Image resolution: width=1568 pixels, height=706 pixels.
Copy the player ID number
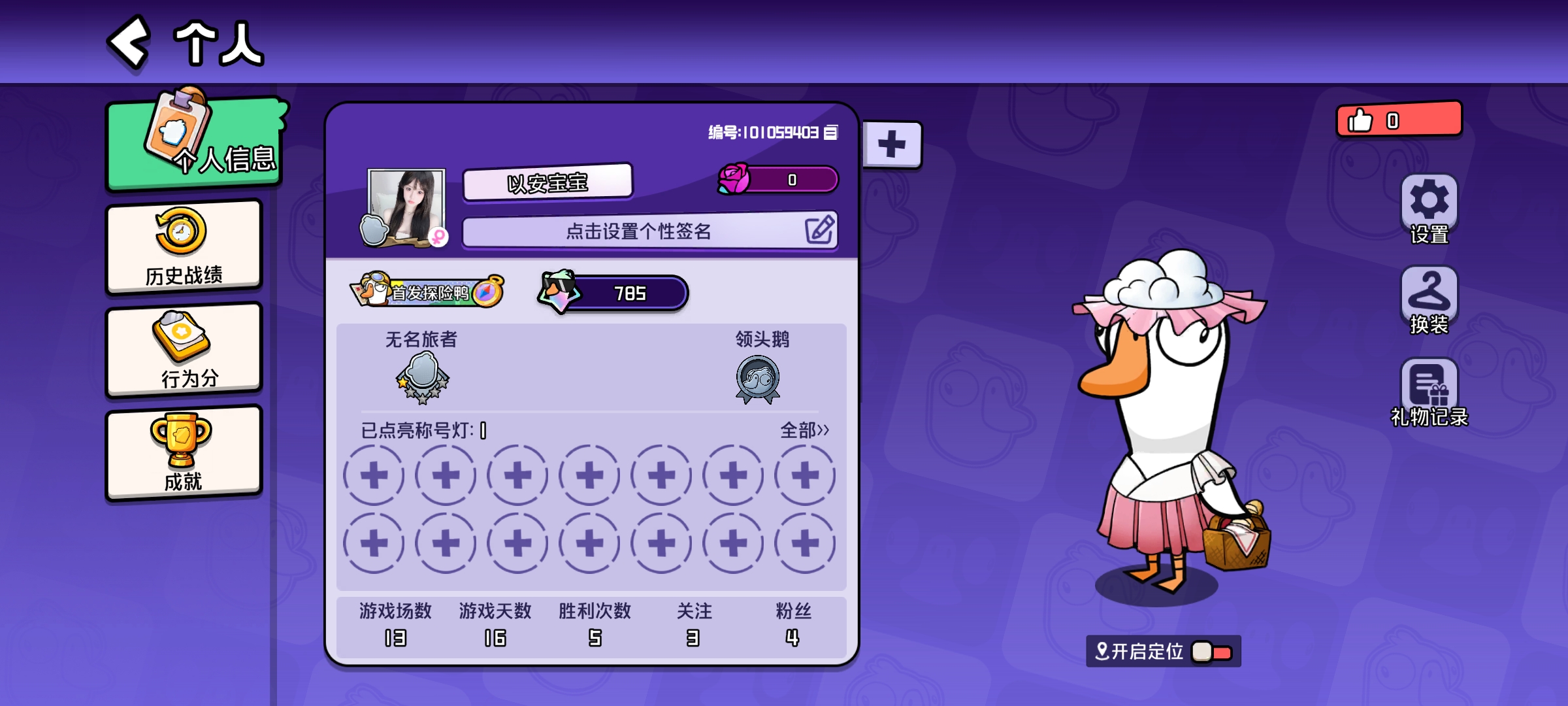830,133
